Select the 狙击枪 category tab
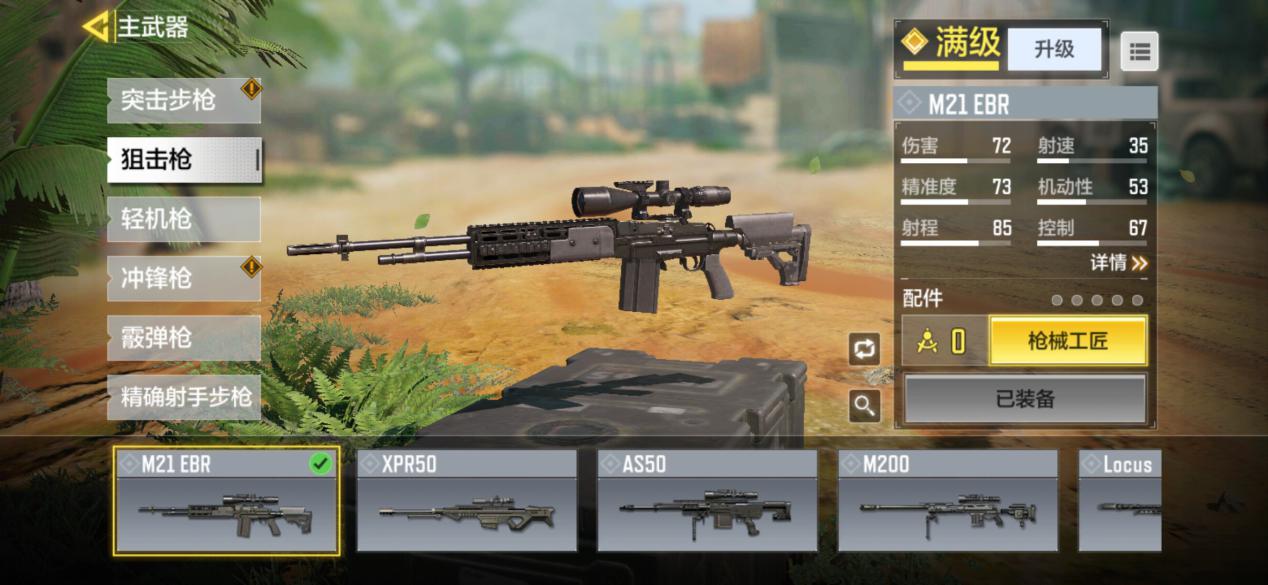The image size is (1268, 585). (x=183, y=160)
